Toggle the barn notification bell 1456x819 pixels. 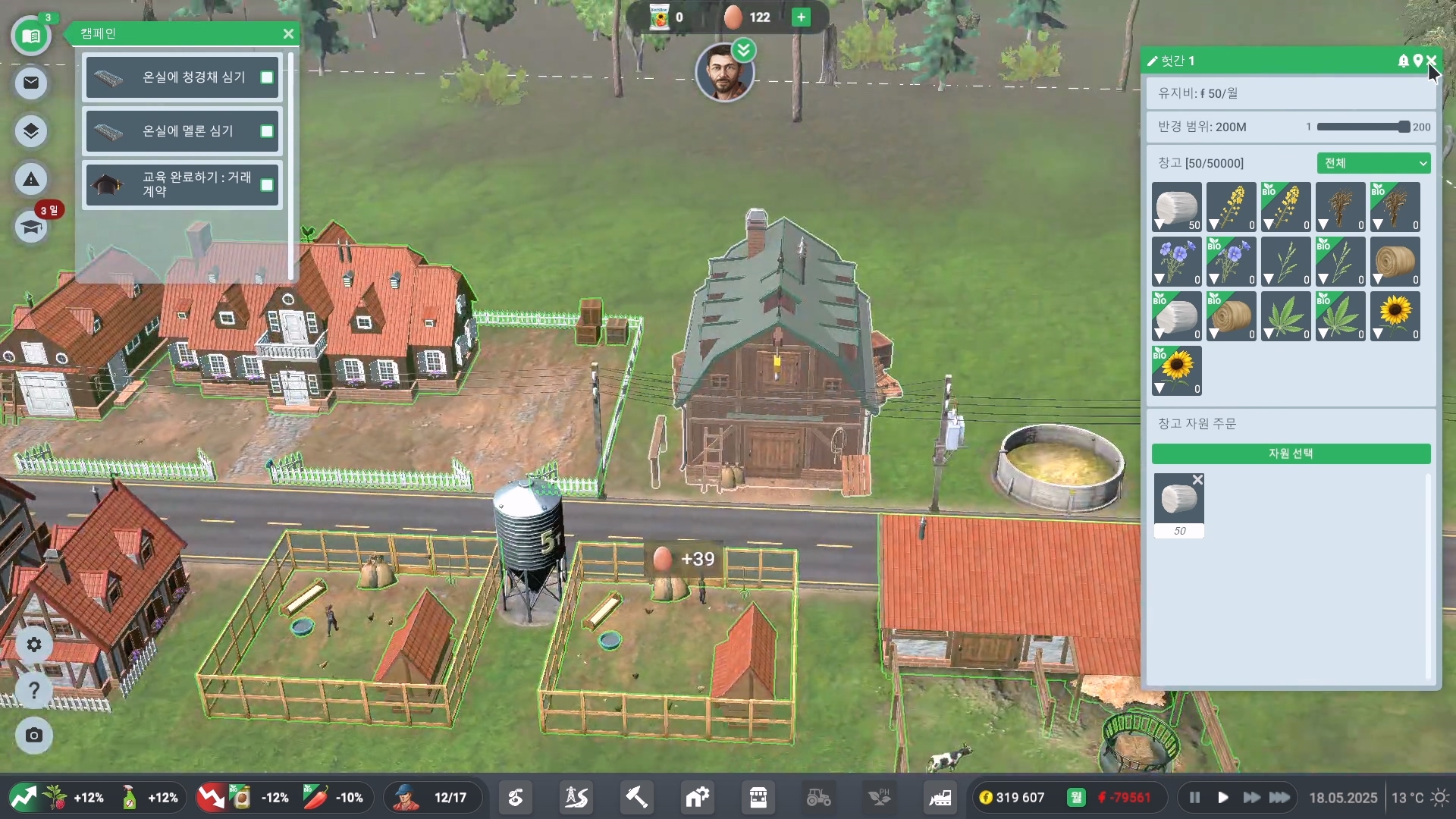(x=1403, y=61)
